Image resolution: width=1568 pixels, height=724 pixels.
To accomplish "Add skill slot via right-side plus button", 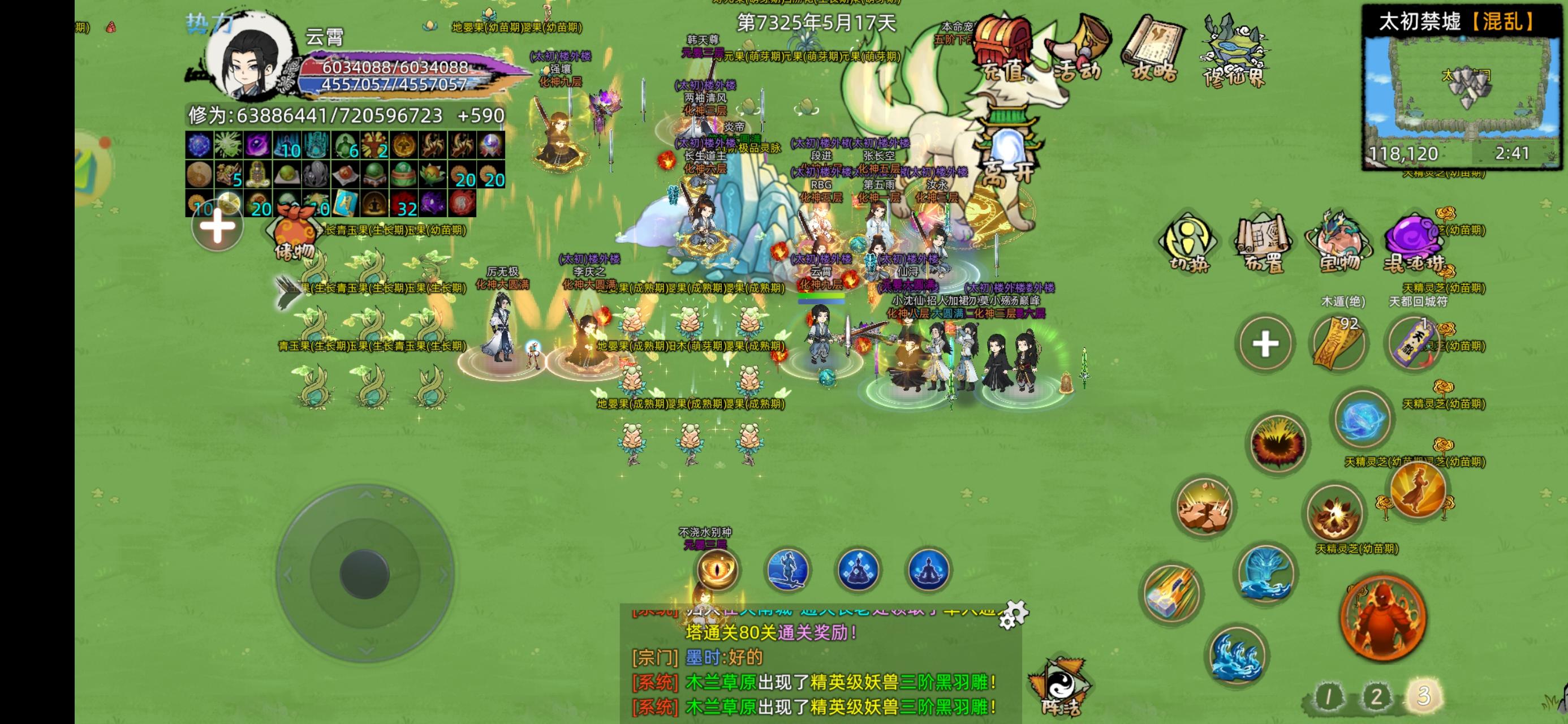I will click(1264, 342).
